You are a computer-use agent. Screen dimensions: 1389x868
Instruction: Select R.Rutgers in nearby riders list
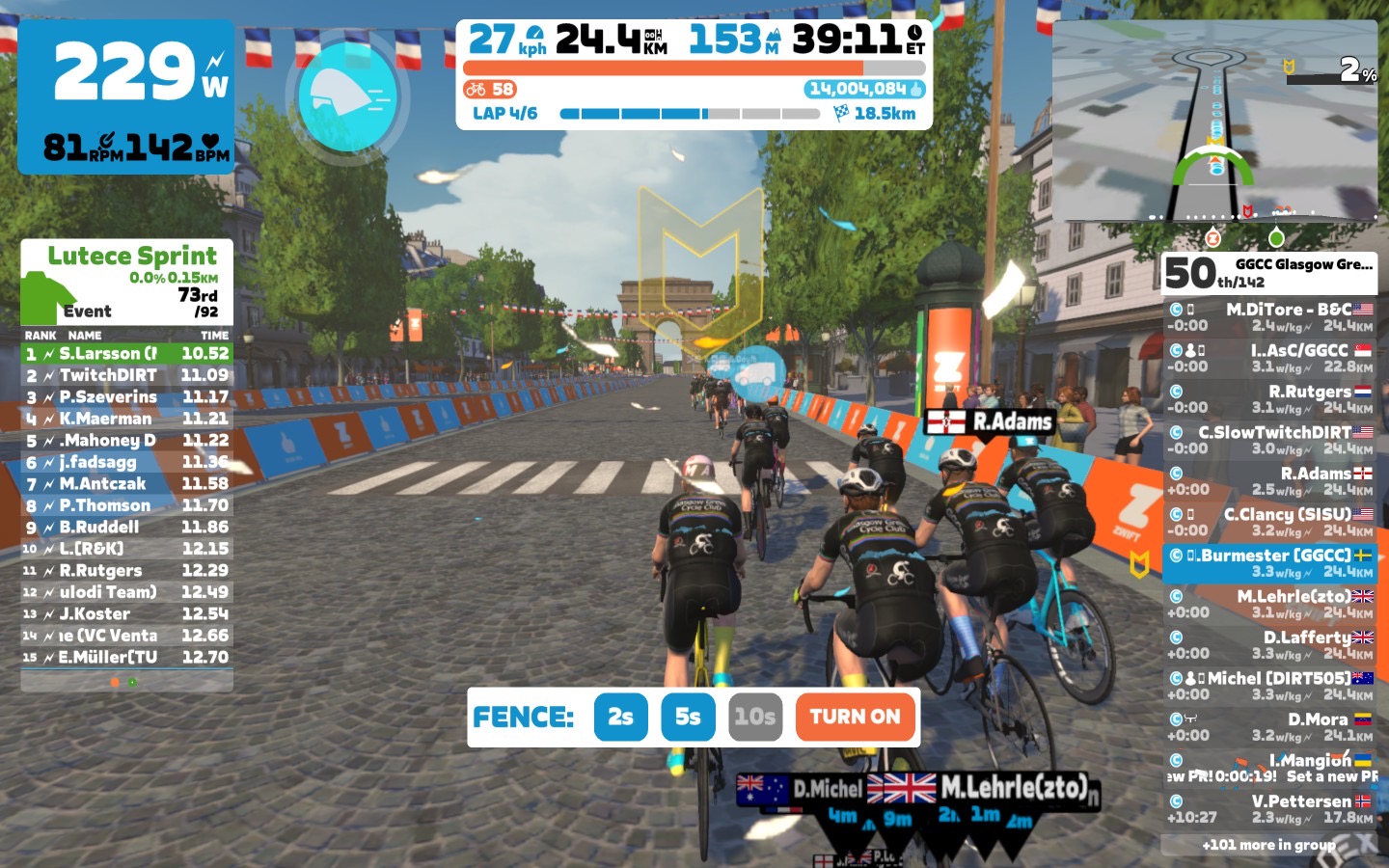pos(1269,399)
